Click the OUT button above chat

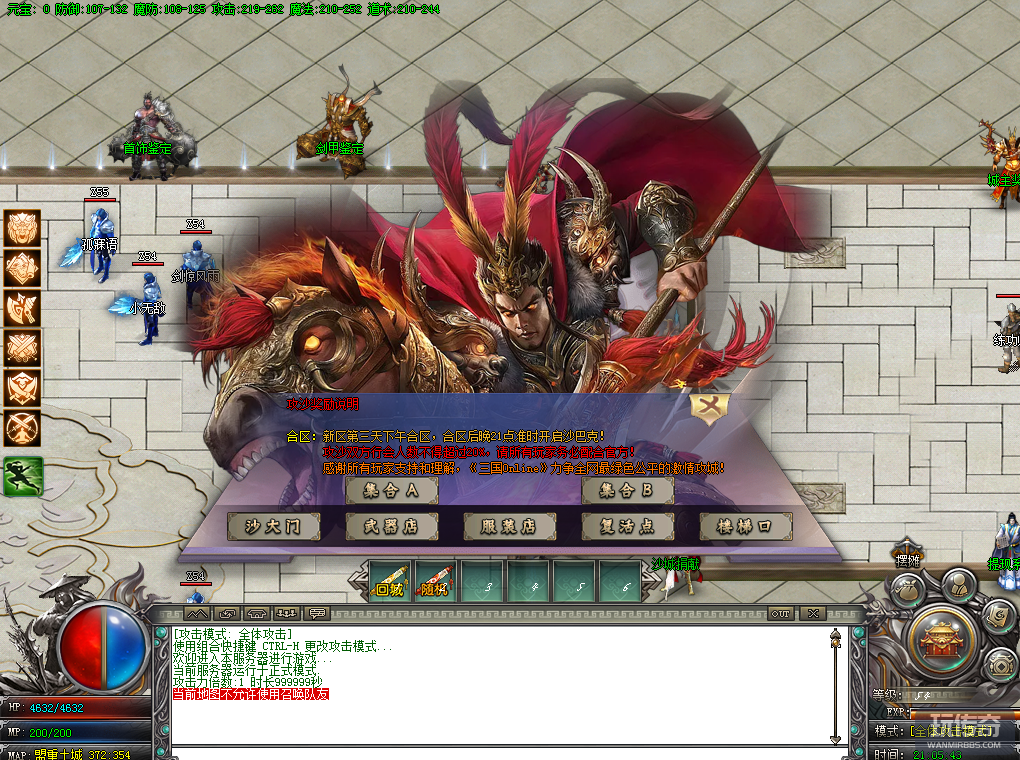(780, 613)
